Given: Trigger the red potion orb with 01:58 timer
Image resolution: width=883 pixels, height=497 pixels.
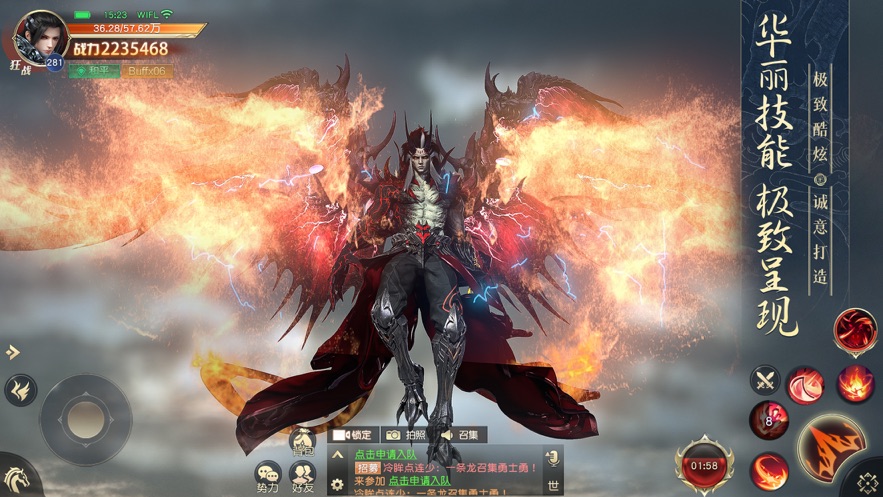Looking at the screenshot, I should (x=704, y=464).
